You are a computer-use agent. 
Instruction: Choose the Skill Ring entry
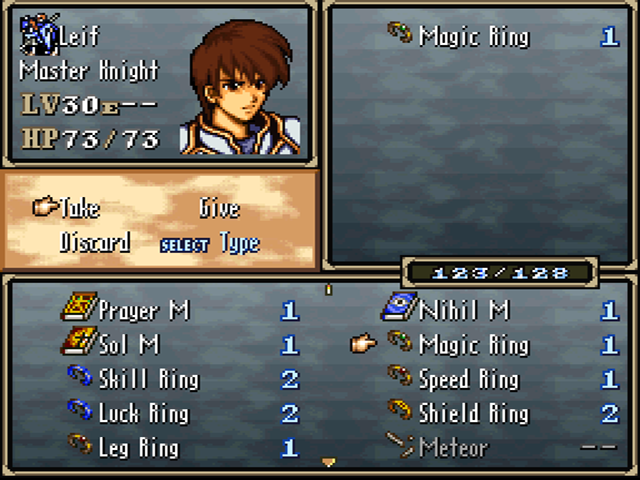148,379
